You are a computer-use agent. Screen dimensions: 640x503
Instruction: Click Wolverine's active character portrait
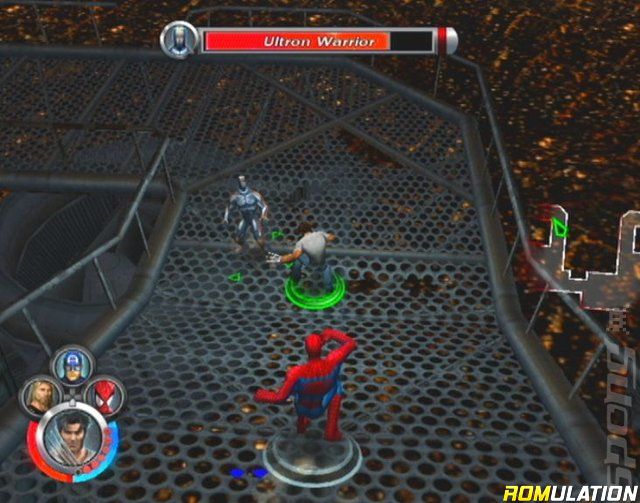point(69,441)
